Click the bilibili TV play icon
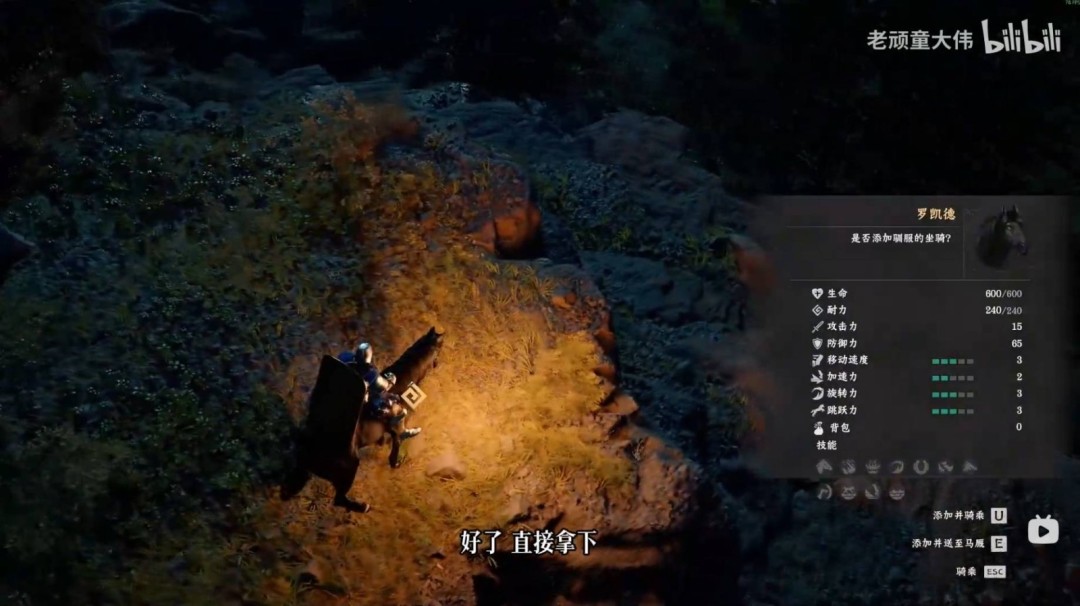 click(1043, 529)
